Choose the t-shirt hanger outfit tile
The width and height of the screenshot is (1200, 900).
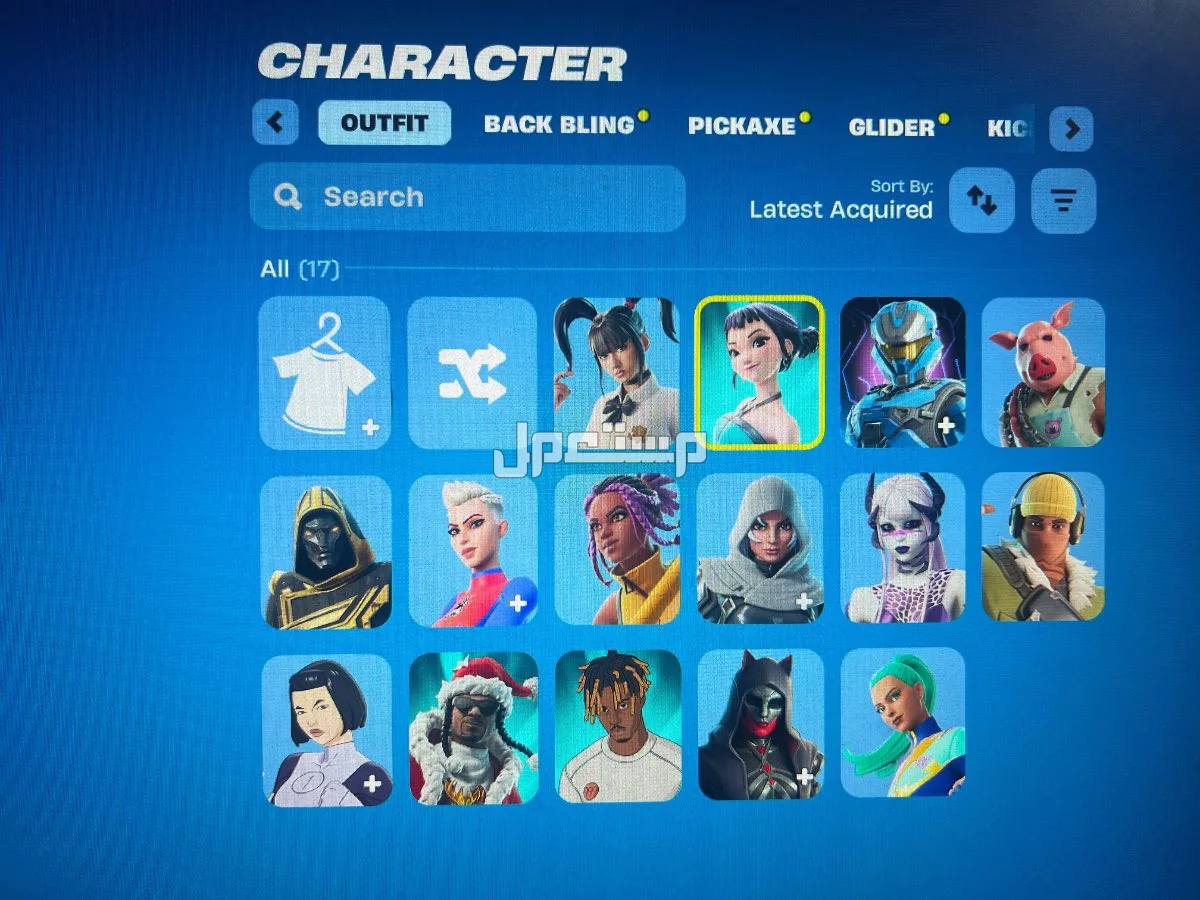tap(324, 372)
